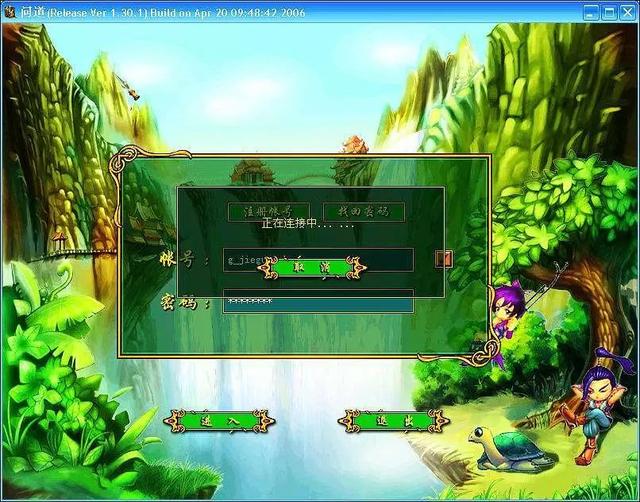
Task: Click the 进入 enter game button
Action: coord(220,421)
